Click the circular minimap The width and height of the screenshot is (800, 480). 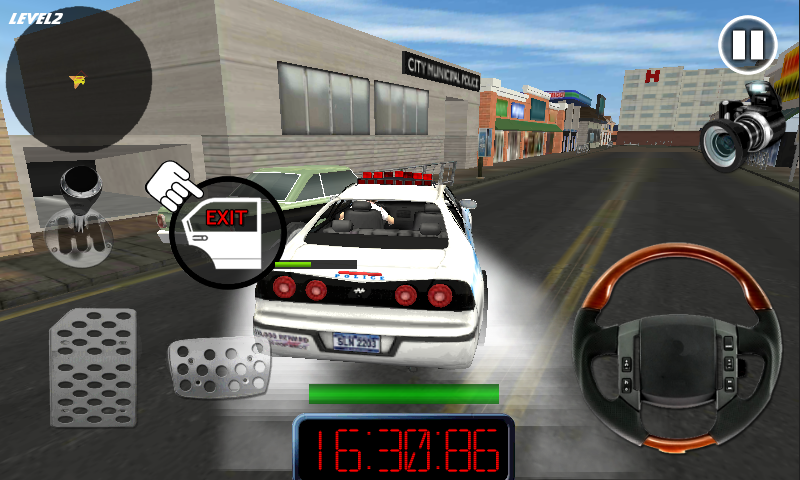coord(79,80)
